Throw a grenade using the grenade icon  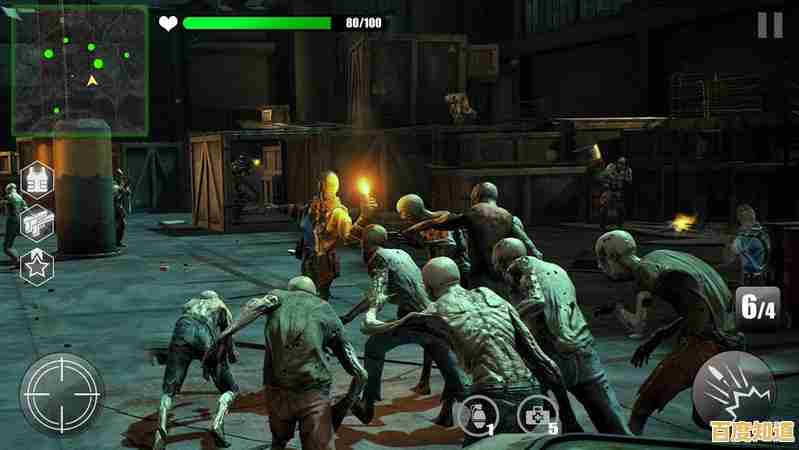click(x=474, y=412)
